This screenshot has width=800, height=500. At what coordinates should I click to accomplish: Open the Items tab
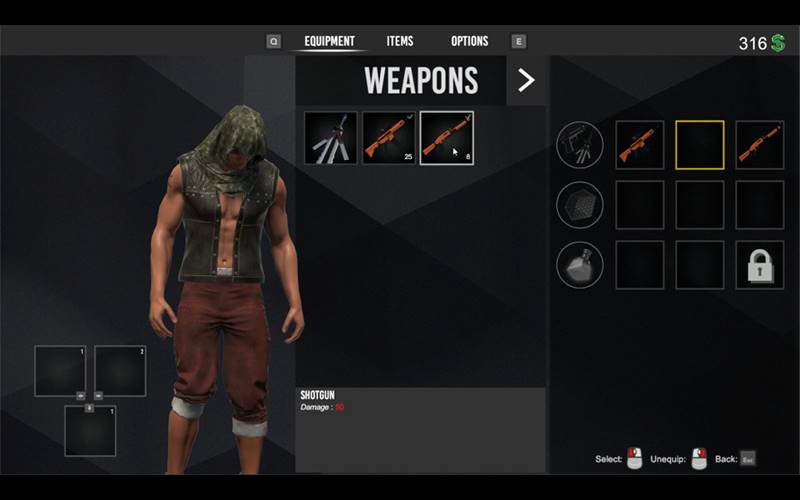400,41
